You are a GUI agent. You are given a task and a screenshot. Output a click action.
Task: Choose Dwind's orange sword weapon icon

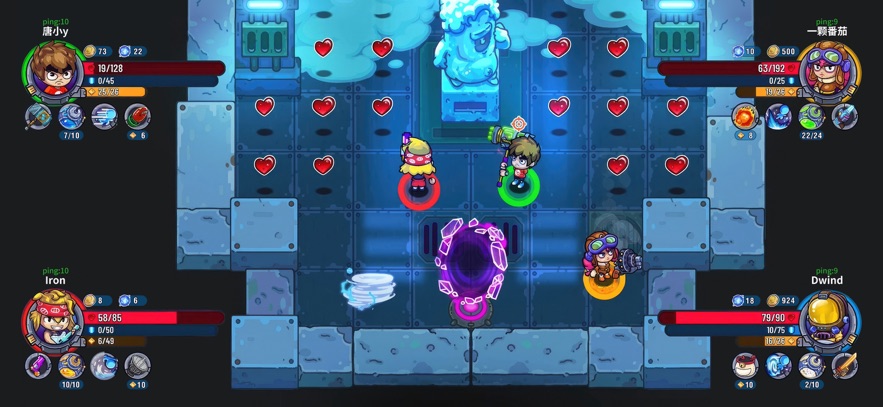click(x=844, y=365)
